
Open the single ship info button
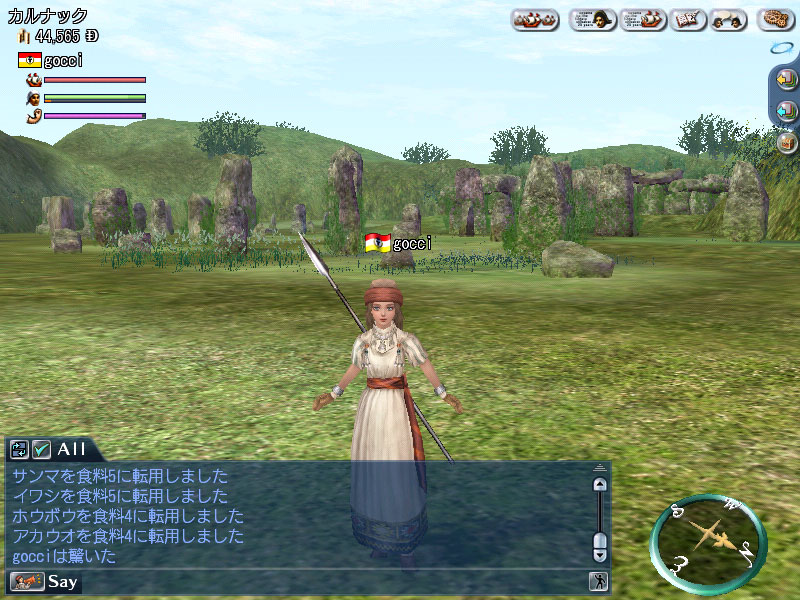[x=642, y=19]
